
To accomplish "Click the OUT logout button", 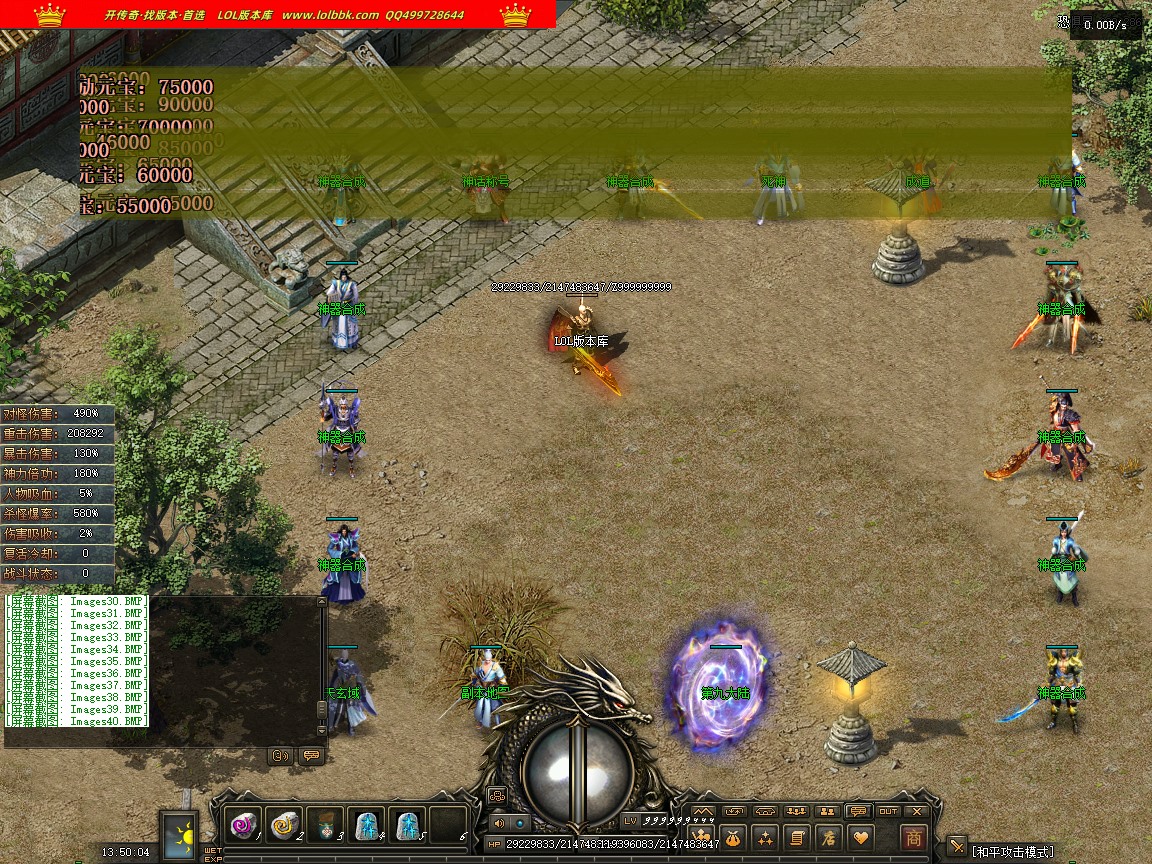I will [x=888, y=811].
